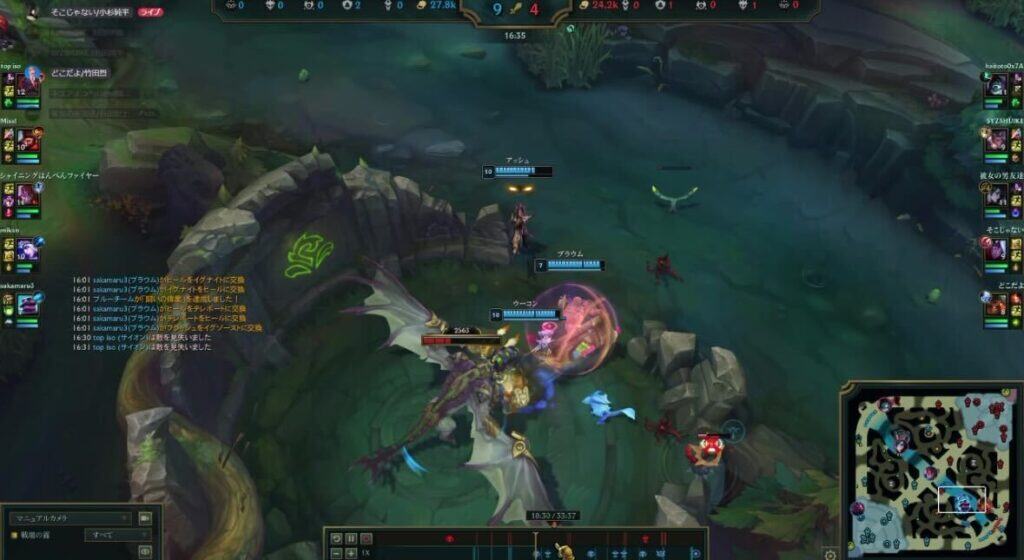Select the Missl player portrait
Image resolution: width=1024 pixels, height=560 pixels.
26,139
